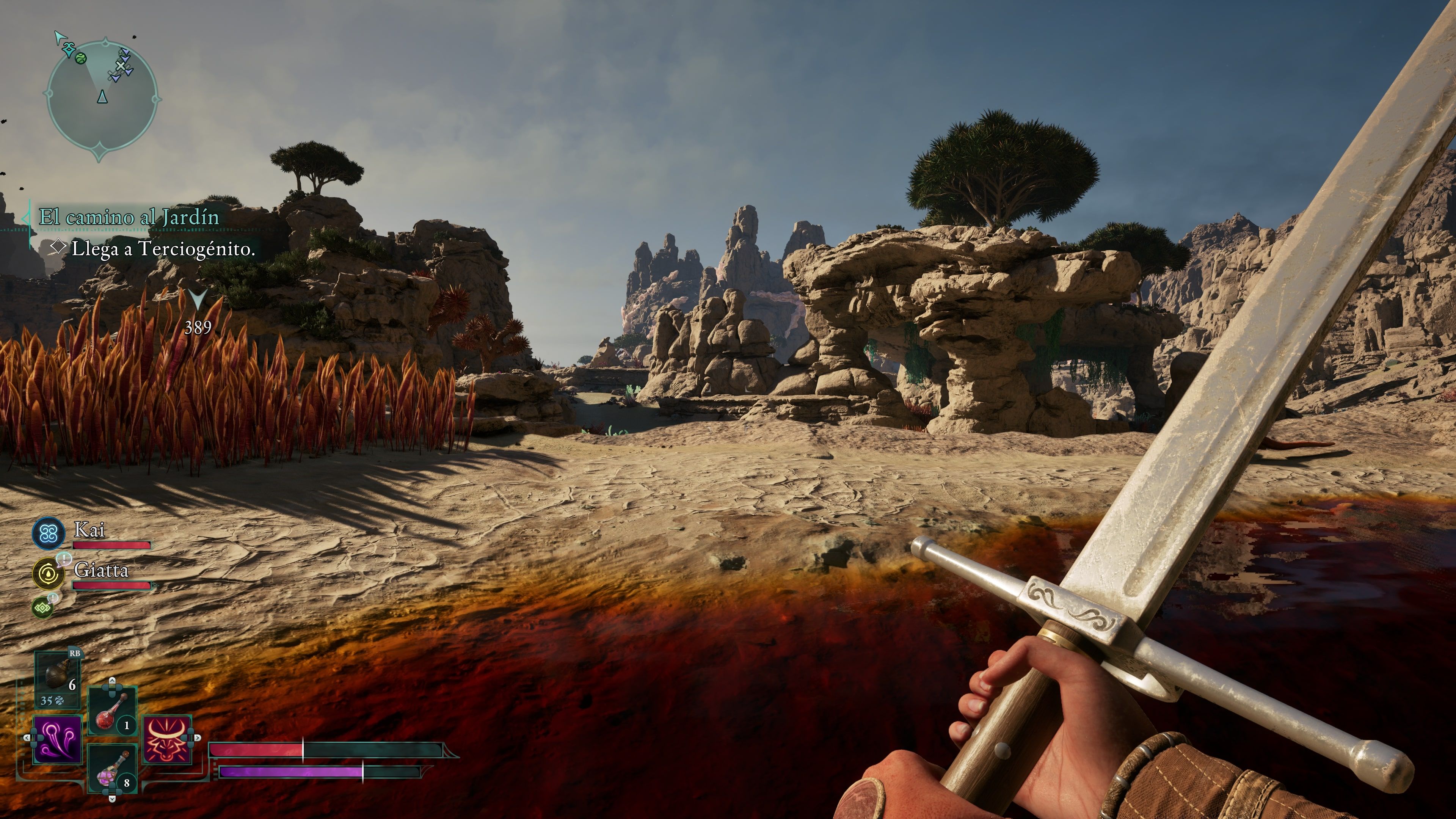Select Giatta's yellow companion emblem
Screen dimensions: 1456x819
point(48,573)
